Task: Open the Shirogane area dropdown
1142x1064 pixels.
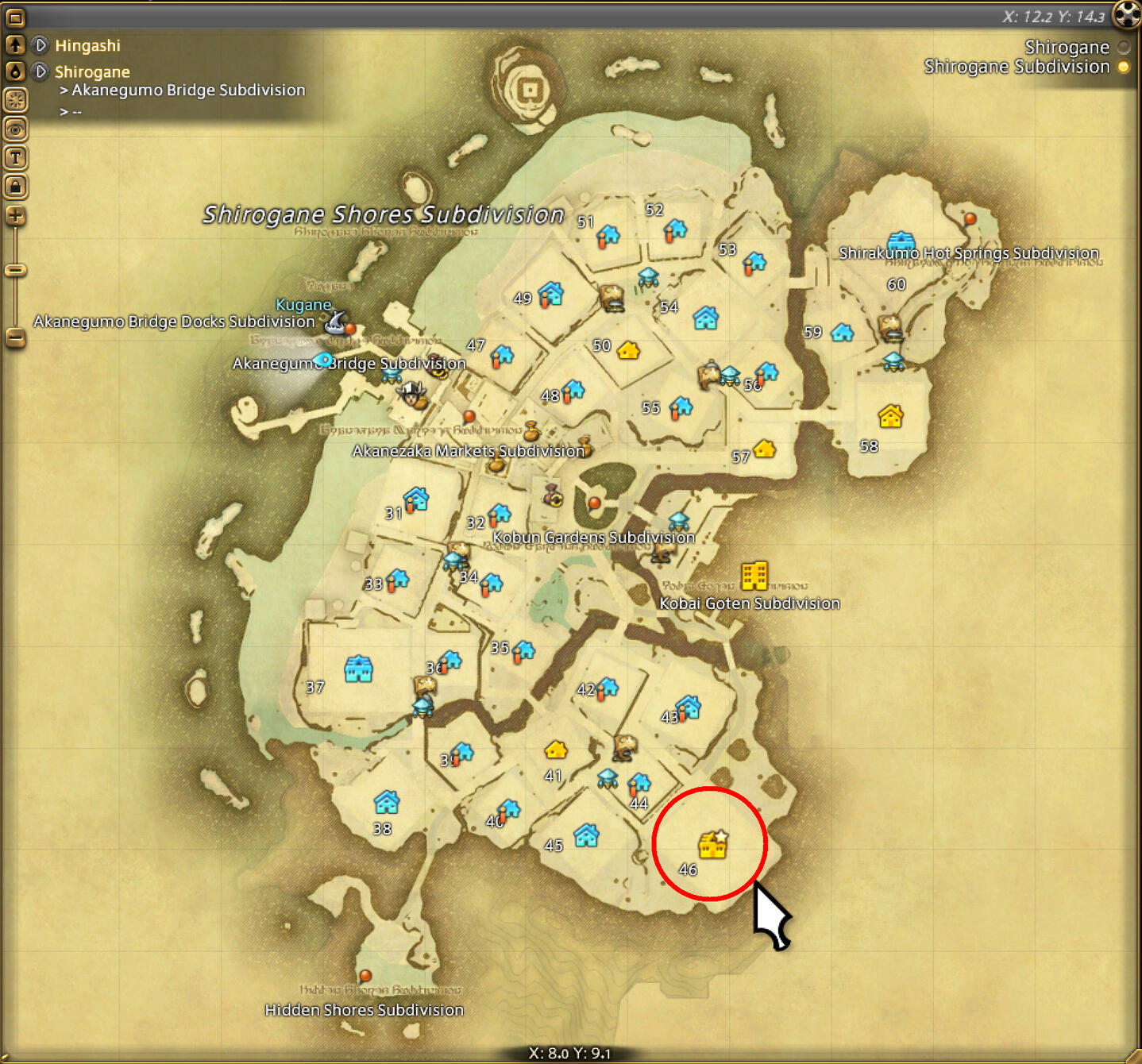Action: [x=41, y=71]
